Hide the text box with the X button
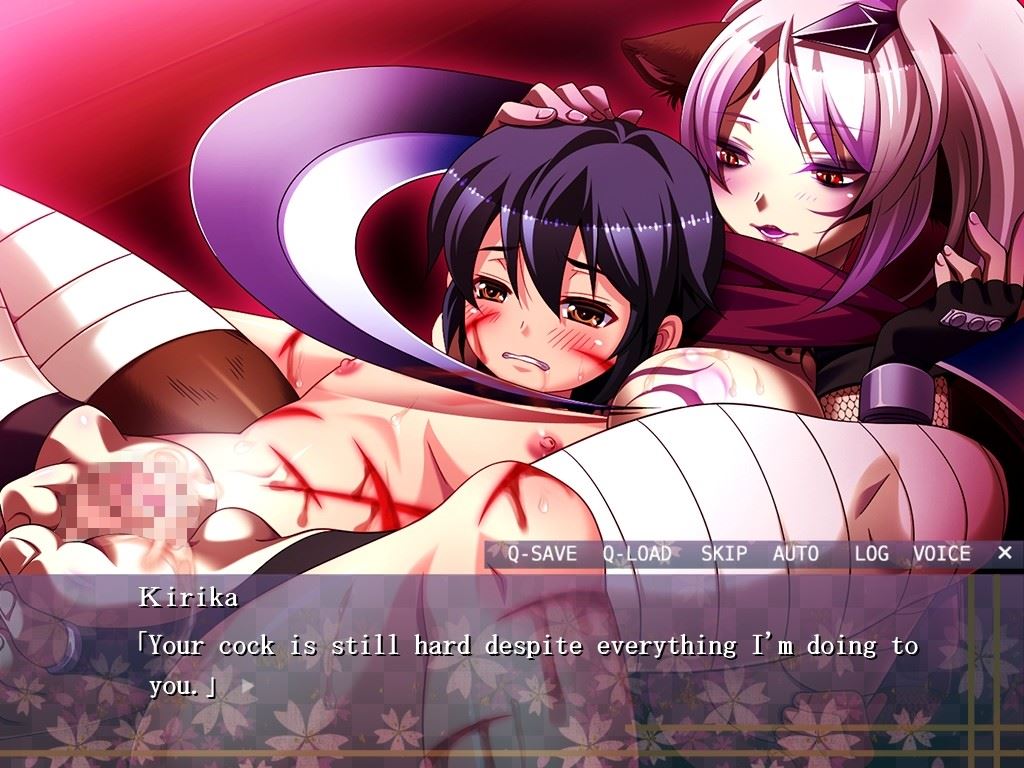The height and width of the screenshot is (768, 1024). tap(1004, 552)
